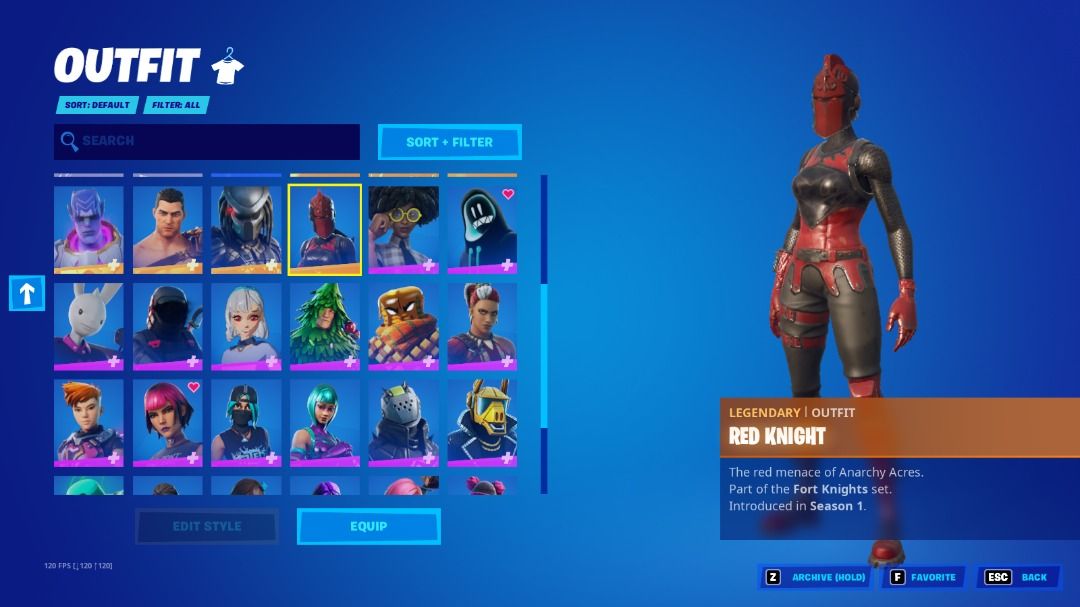1080x607 pixels.
Task: Select the Red Knight outfit tile
Action: (325, 229)
